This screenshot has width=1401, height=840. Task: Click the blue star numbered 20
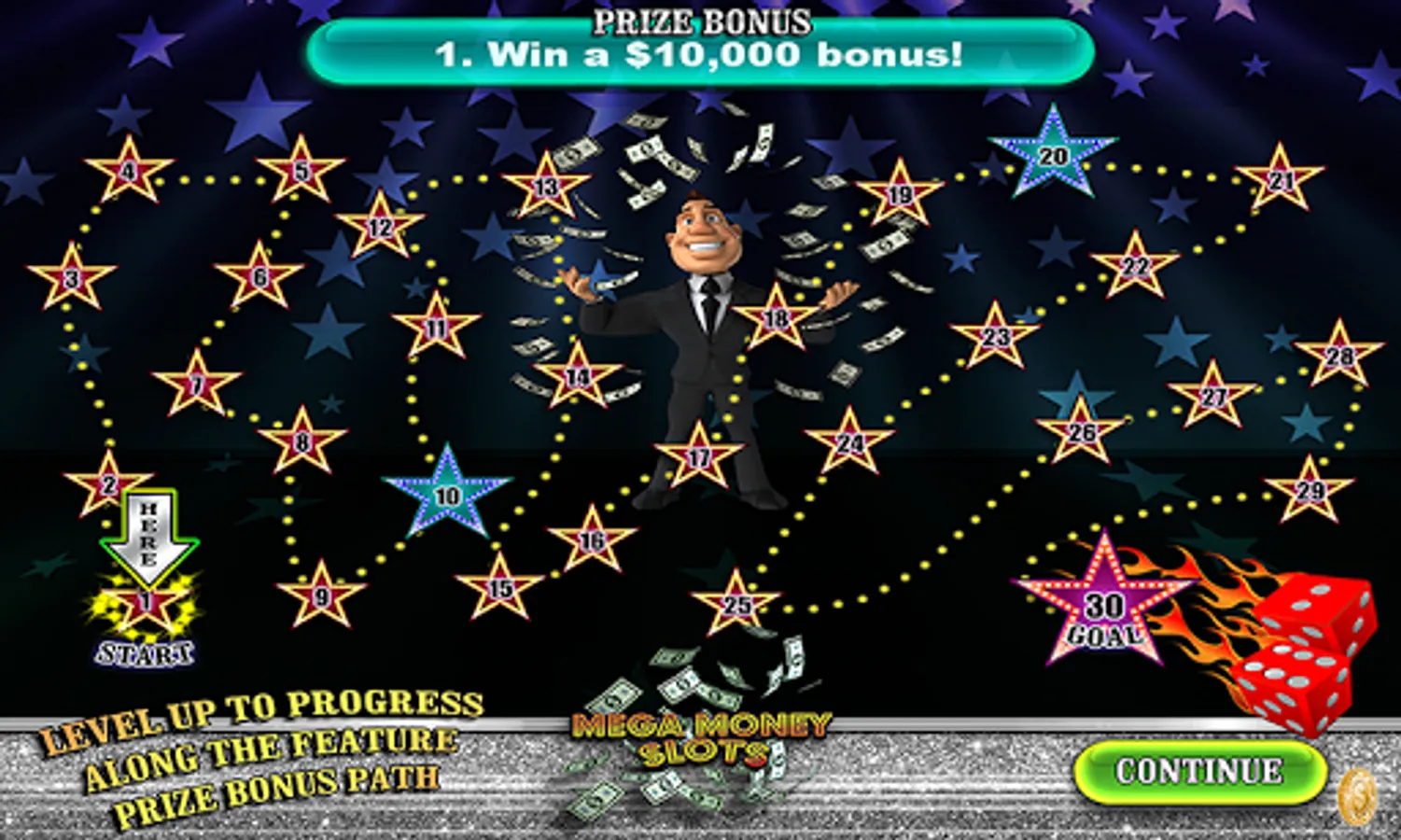[1054, 154]
